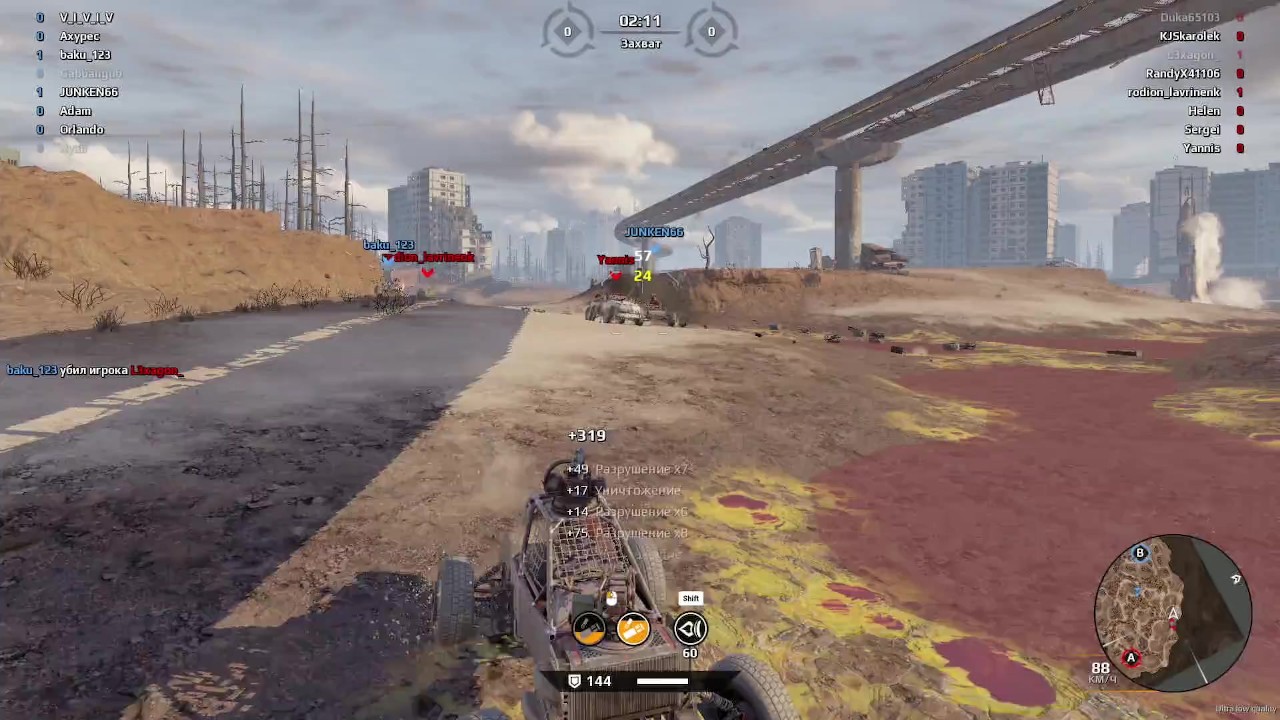Click the JUNKEN66 nameplate above the vehicle
1280x720 pixels.
pyautogui.click(x=654, y=231)
